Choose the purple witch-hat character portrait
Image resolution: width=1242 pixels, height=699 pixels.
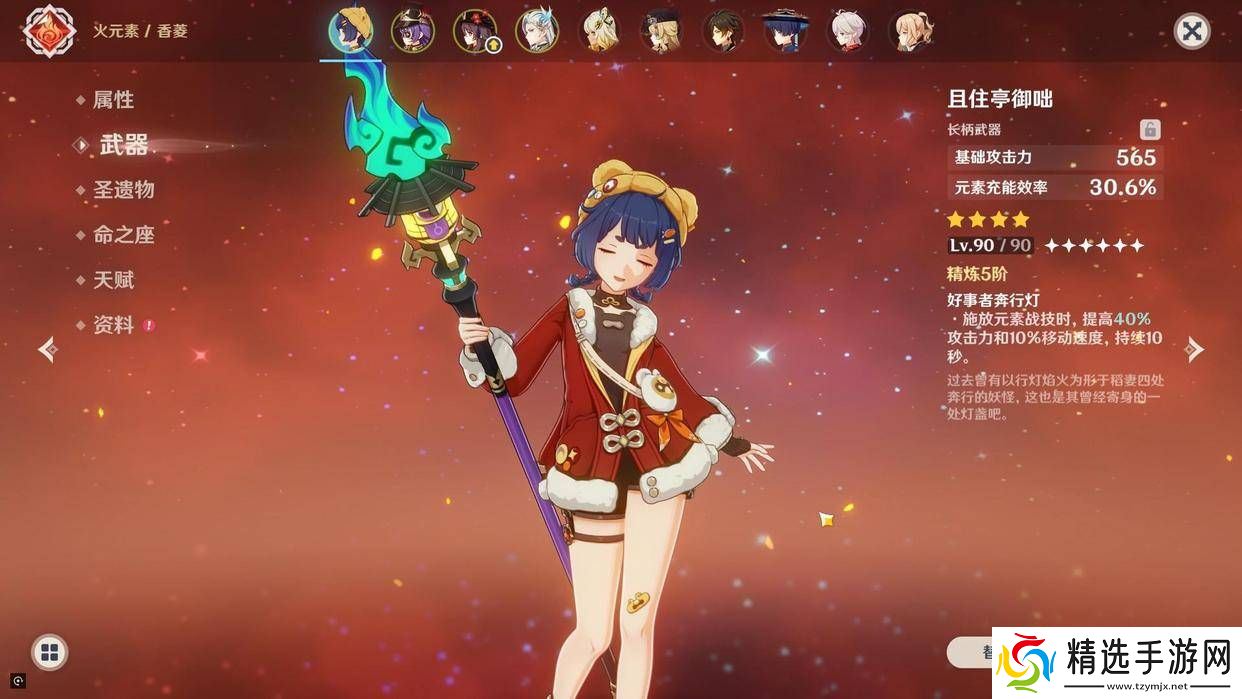[x=412, y=31]
